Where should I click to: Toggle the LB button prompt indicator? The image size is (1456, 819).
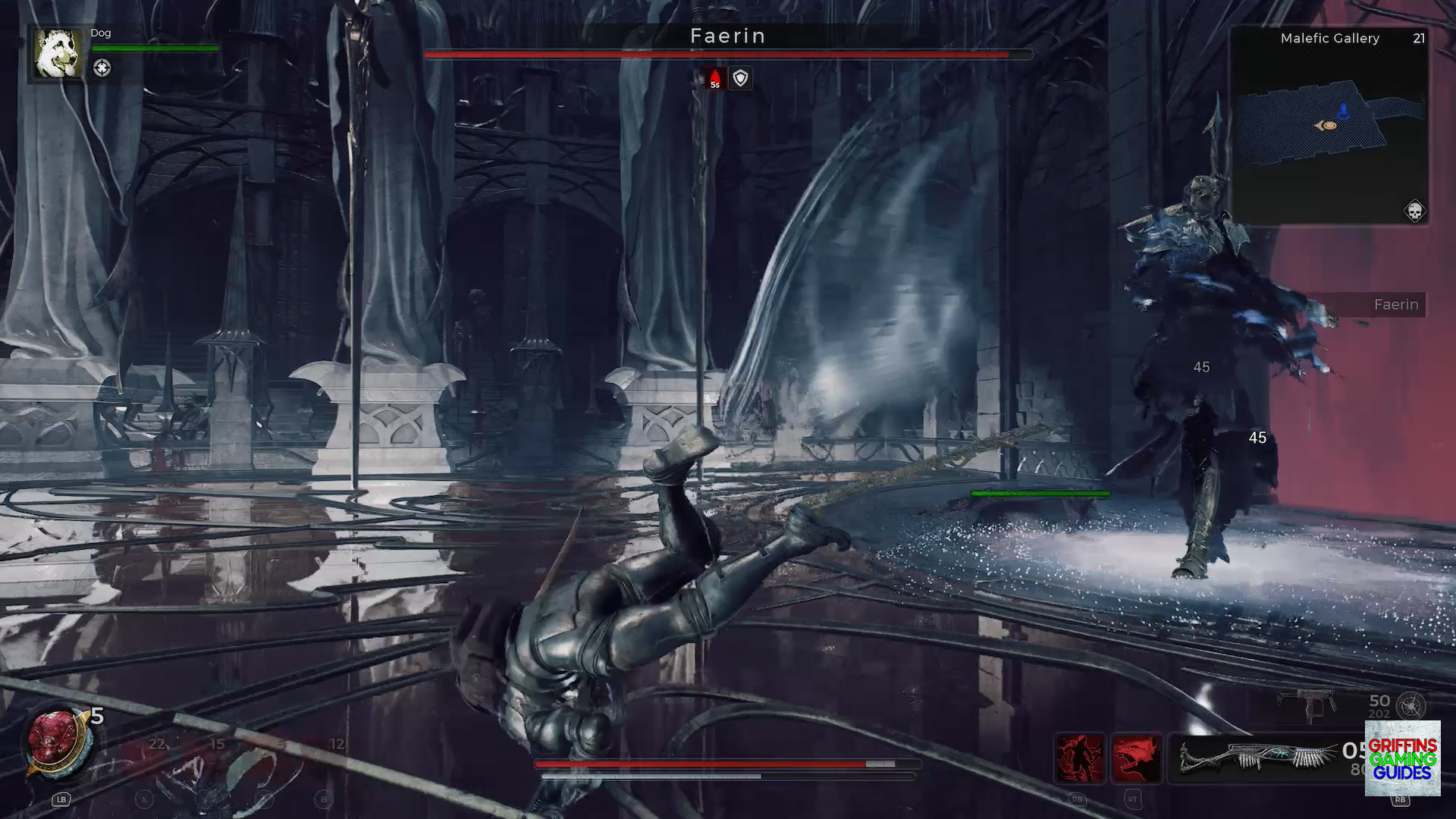61,800
